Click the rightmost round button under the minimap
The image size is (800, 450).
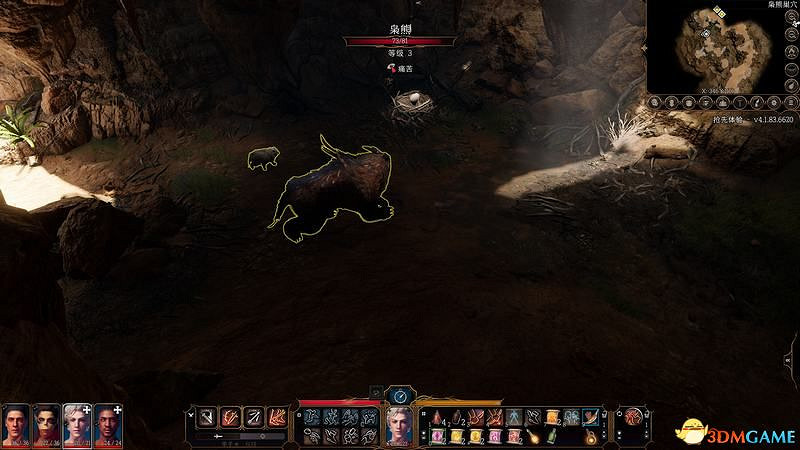coord(791,101)
